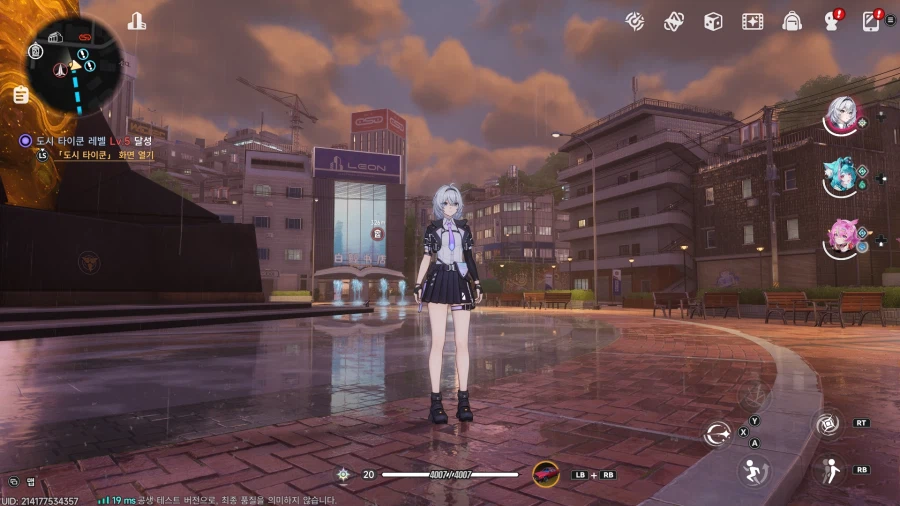This screenshot has height=506, width=900.
Task: Tap the sprint running figure button
Action: tap(752, 471)
